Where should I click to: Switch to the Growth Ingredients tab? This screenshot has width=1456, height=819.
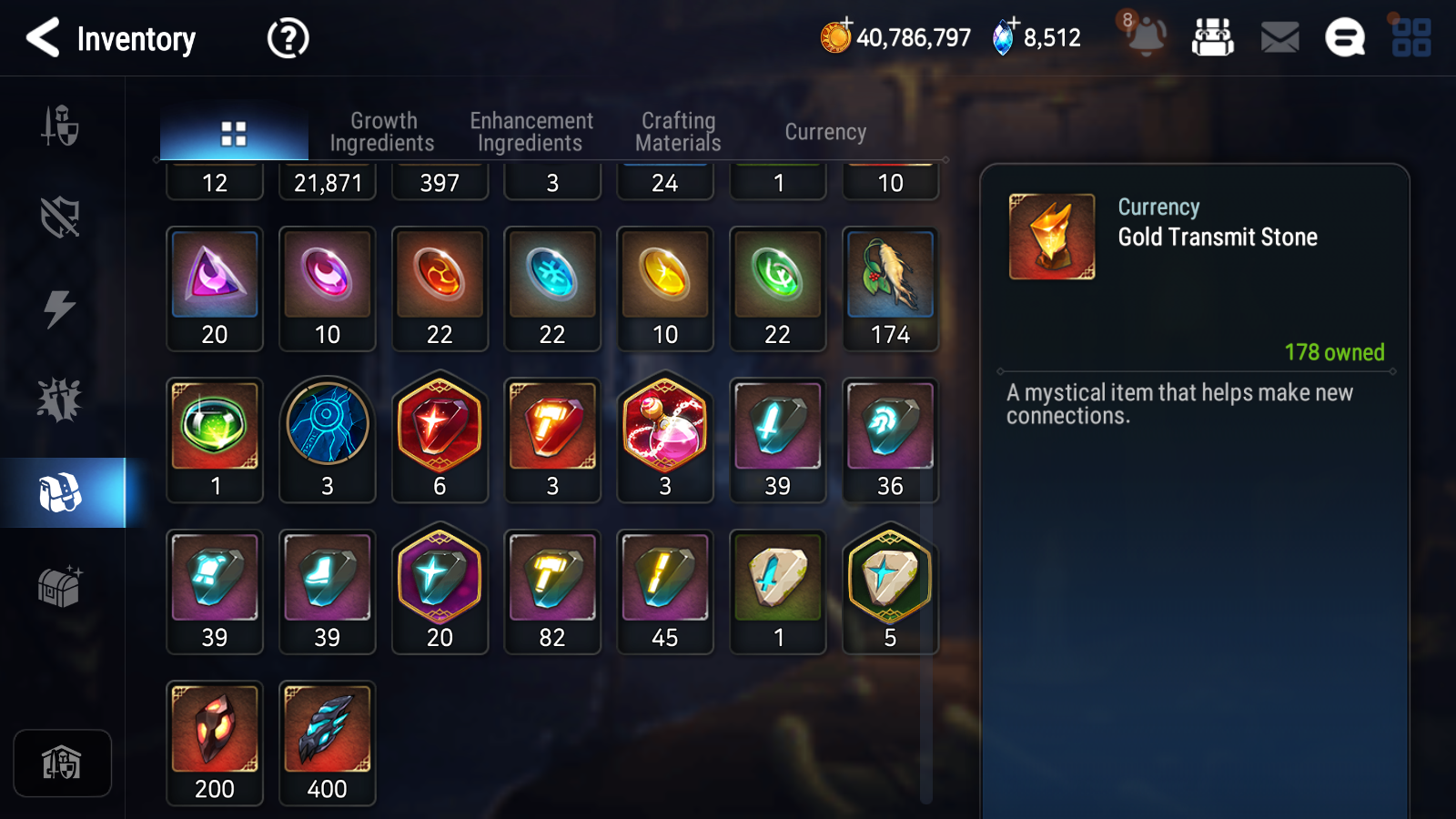point(382,132)
